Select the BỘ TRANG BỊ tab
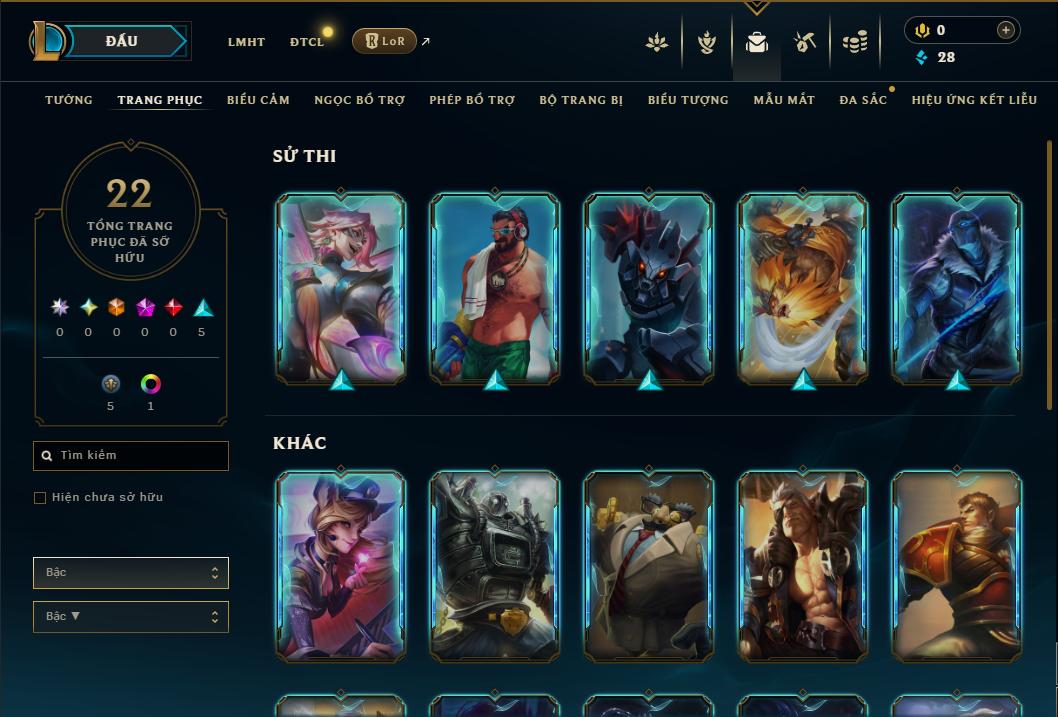 (581, 100)
